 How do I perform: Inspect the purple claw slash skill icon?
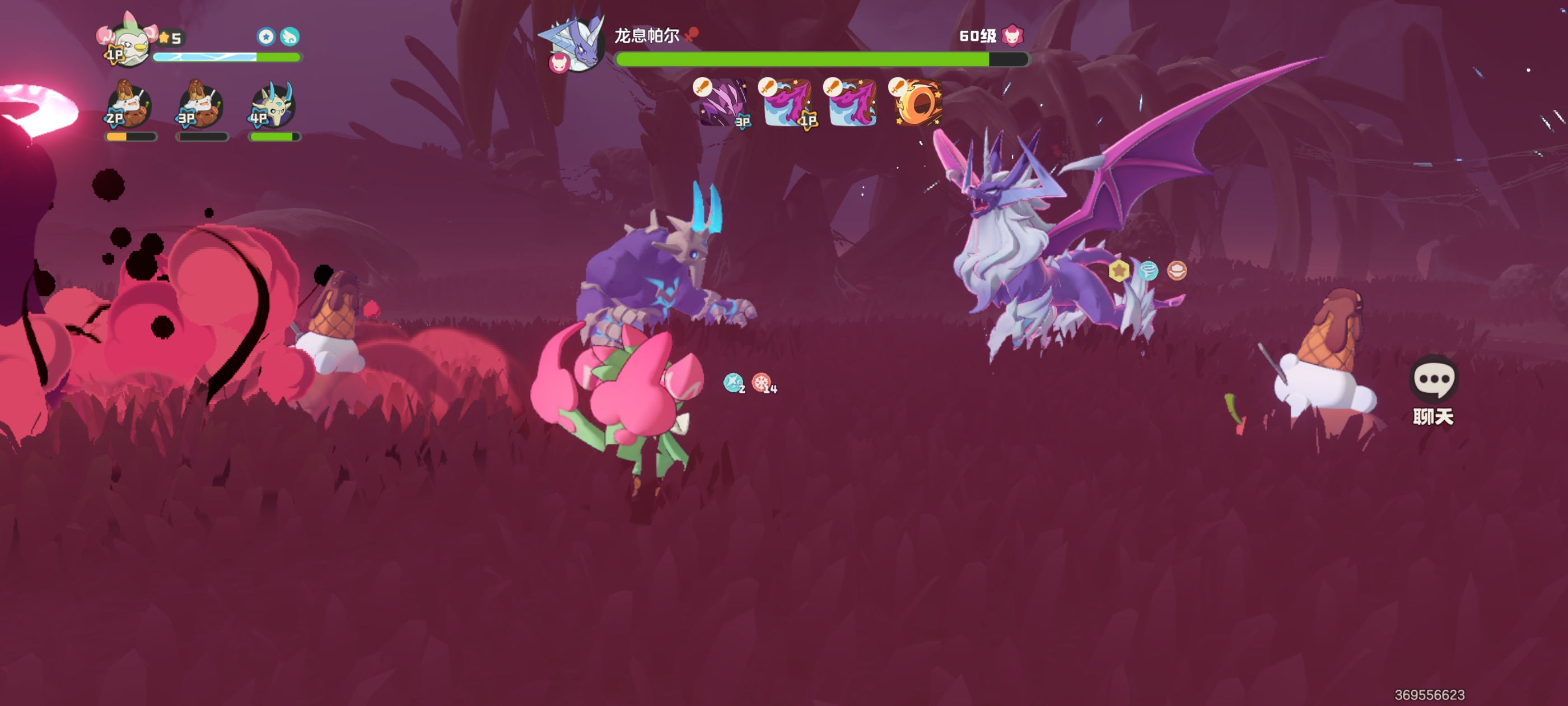tap(722, 103)
